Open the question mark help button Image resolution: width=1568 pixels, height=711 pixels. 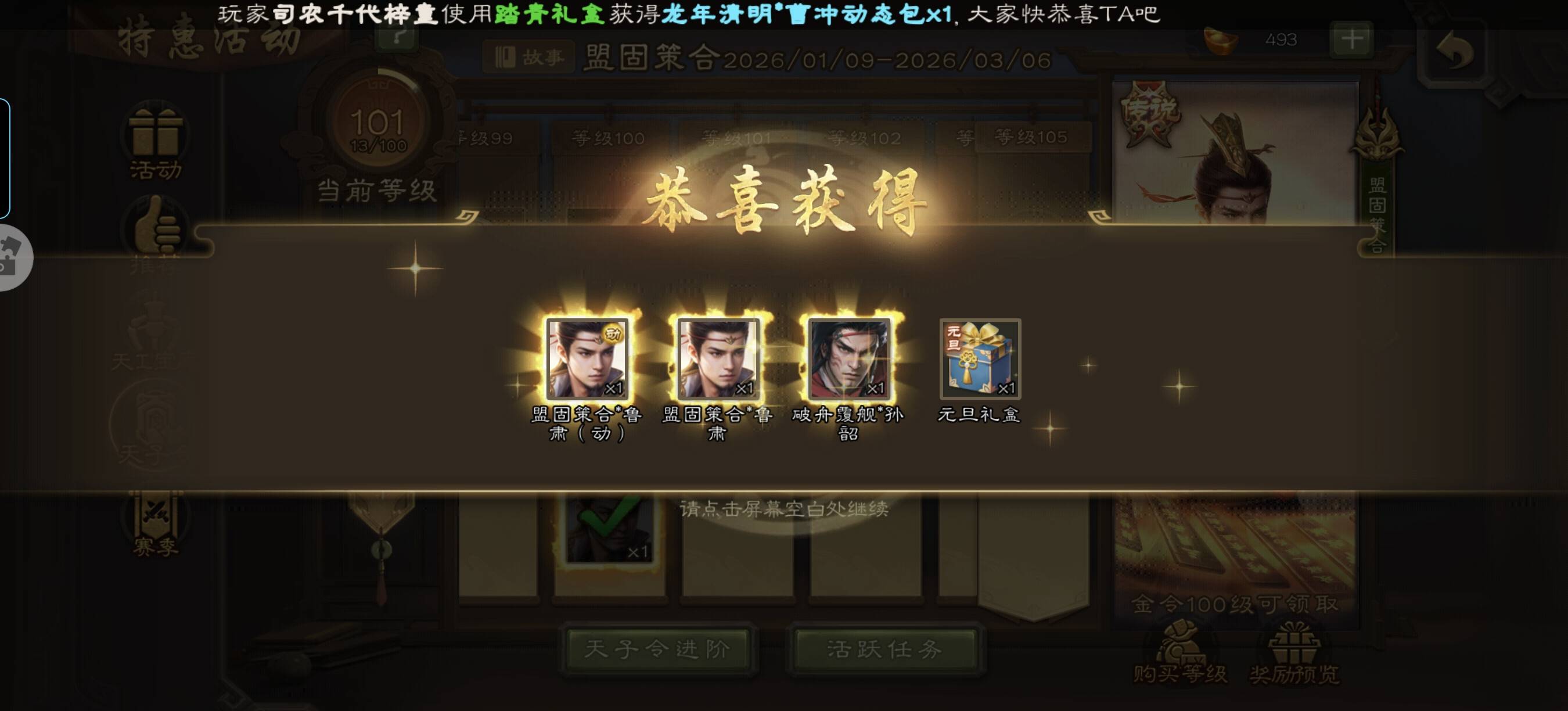398,37
